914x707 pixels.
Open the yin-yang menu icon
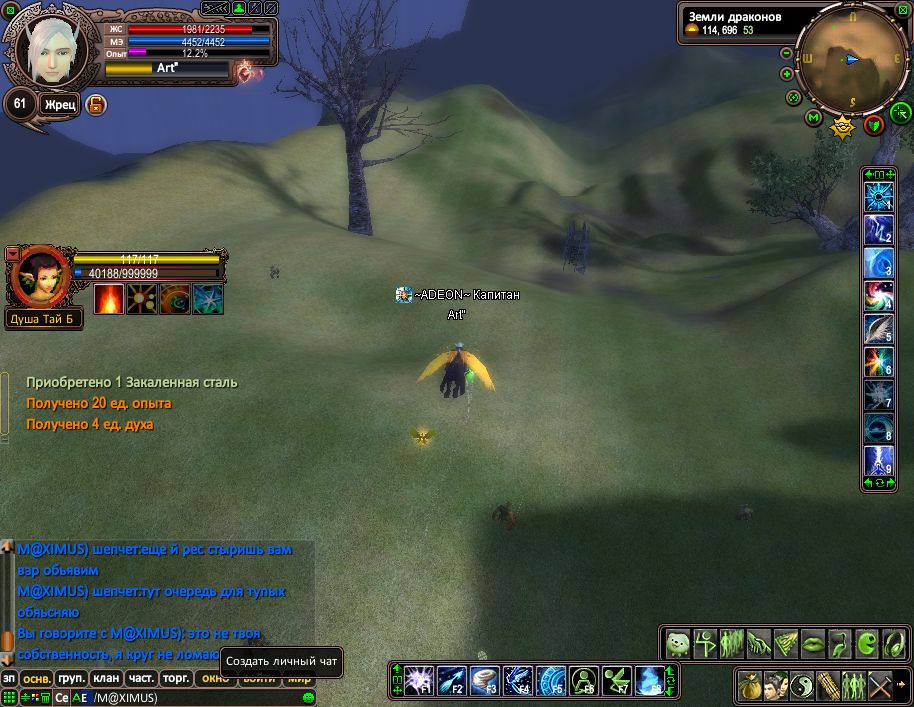point(800,686)
